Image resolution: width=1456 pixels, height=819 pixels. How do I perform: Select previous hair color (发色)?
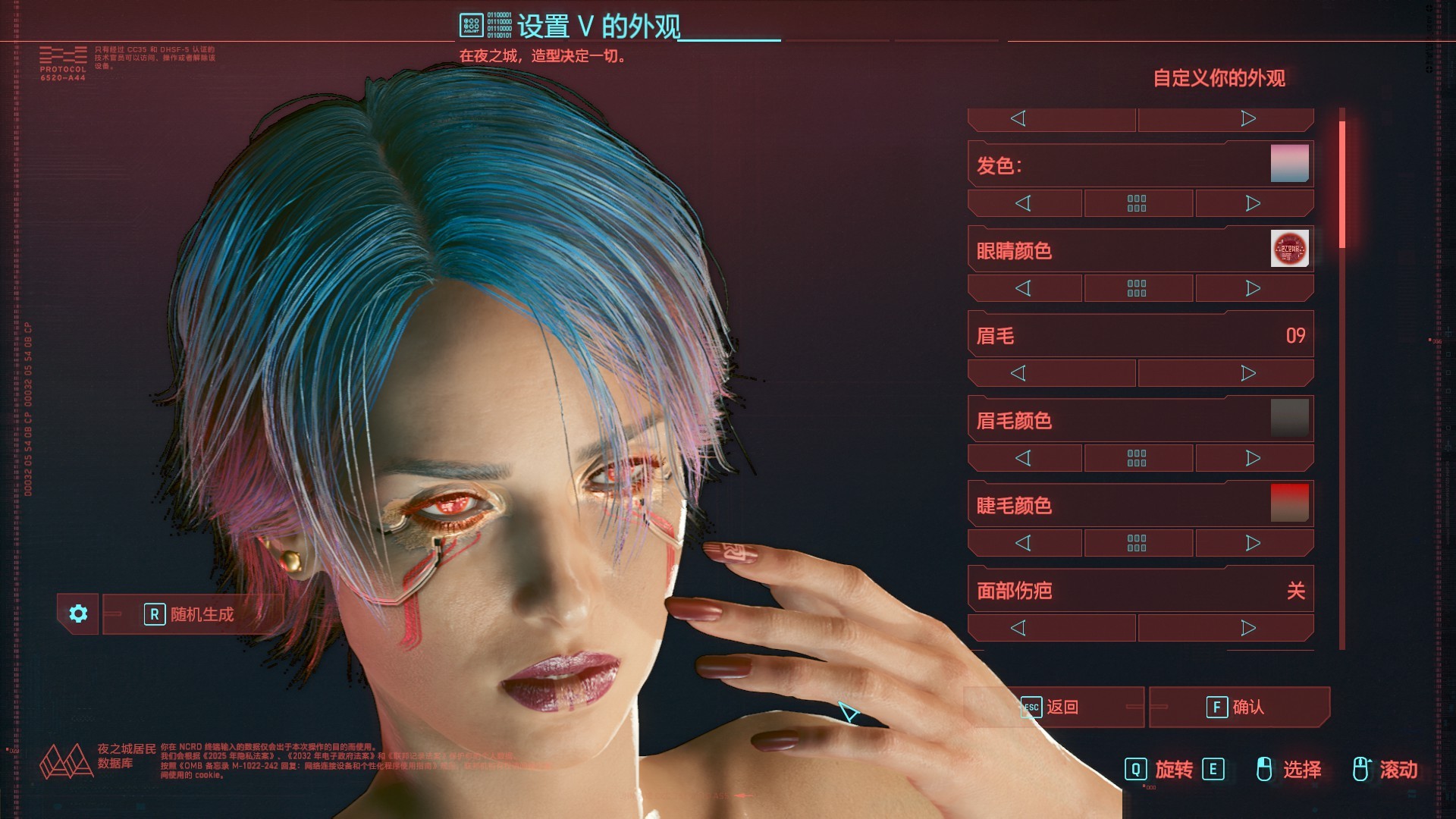tap(1023, 203)
